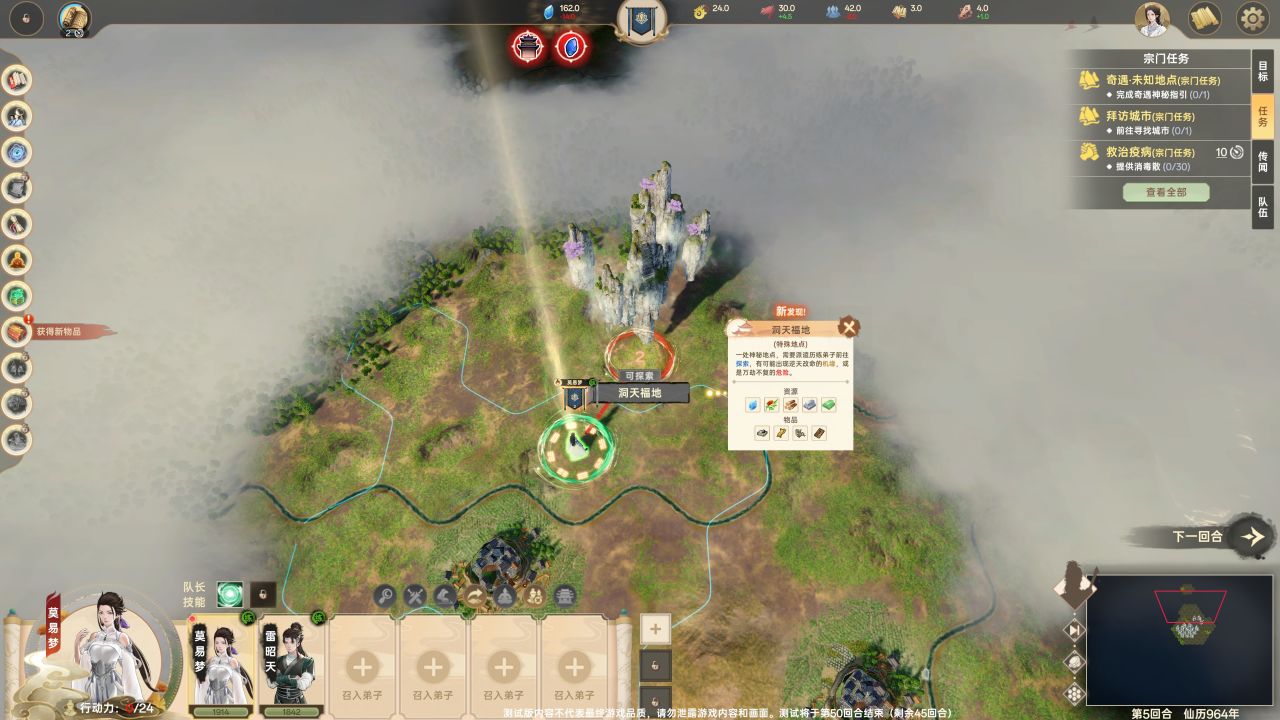This screenshot has height=720, width=1280.
Task: Open the golden scroll icon beside settings
Action: 1204,18
